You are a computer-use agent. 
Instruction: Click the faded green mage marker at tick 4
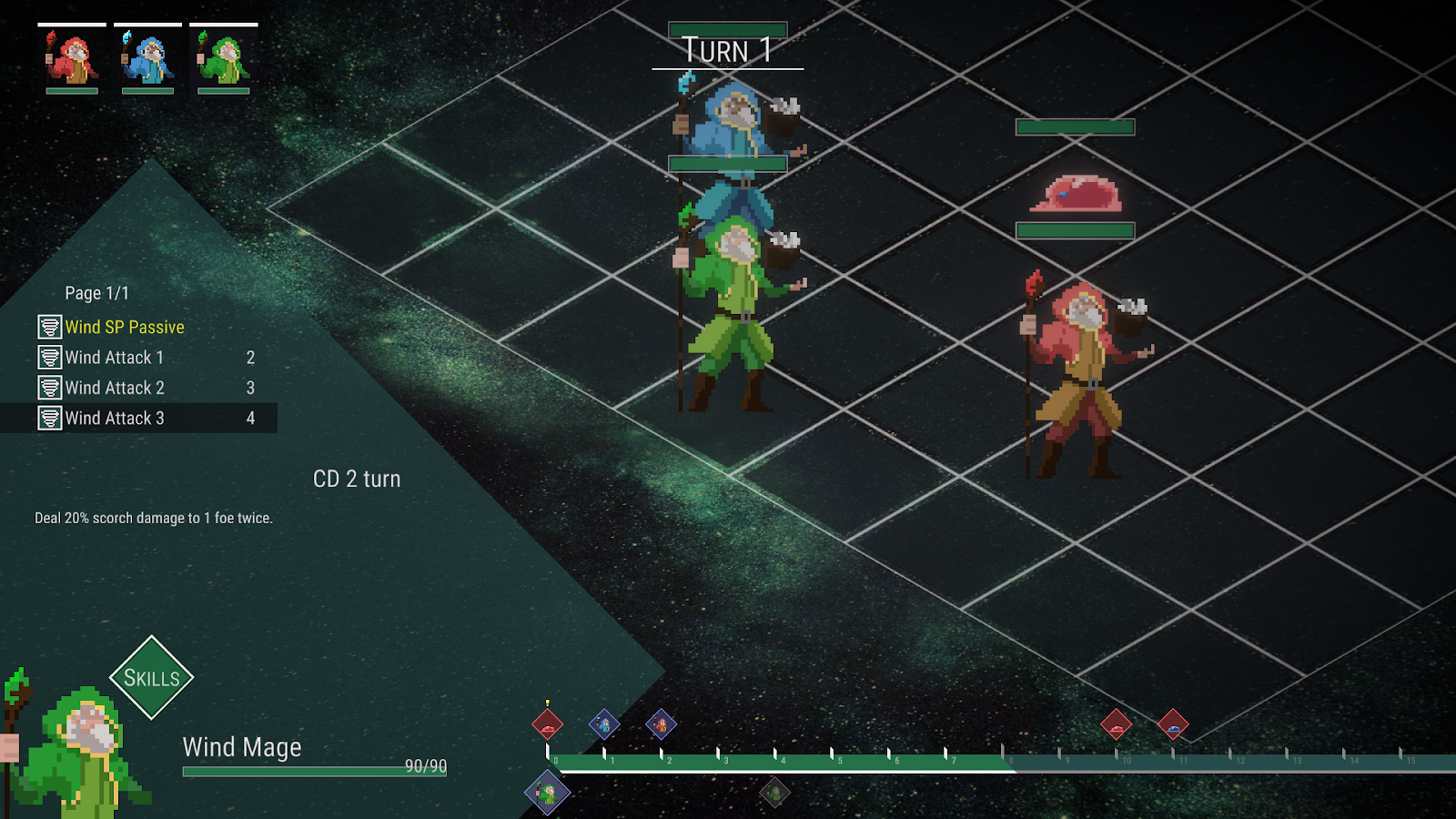(774, 793)
